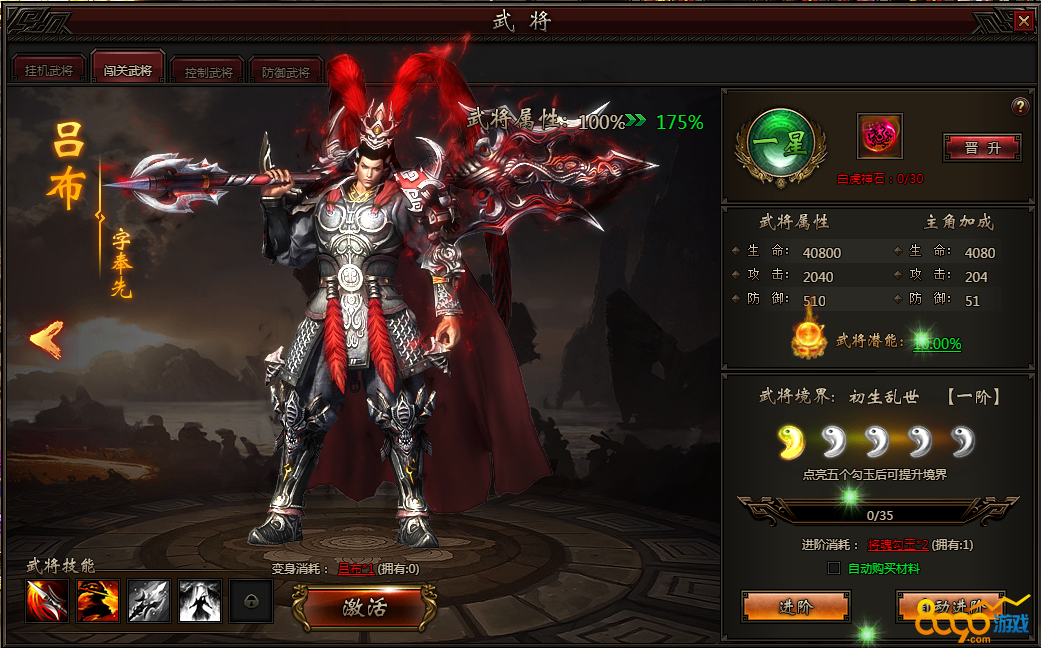Select the 白虎神石 pink stone icon
The height and width of the screenshot is (648, 1041).
(x=879, y=136)
